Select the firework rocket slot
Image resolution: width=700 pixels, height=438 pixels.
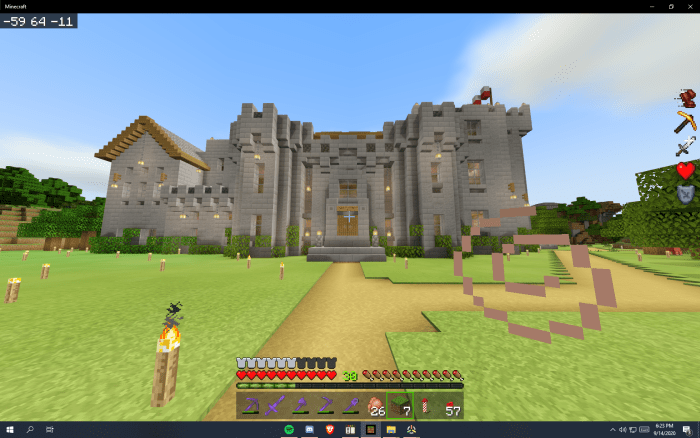coord(426,405)
